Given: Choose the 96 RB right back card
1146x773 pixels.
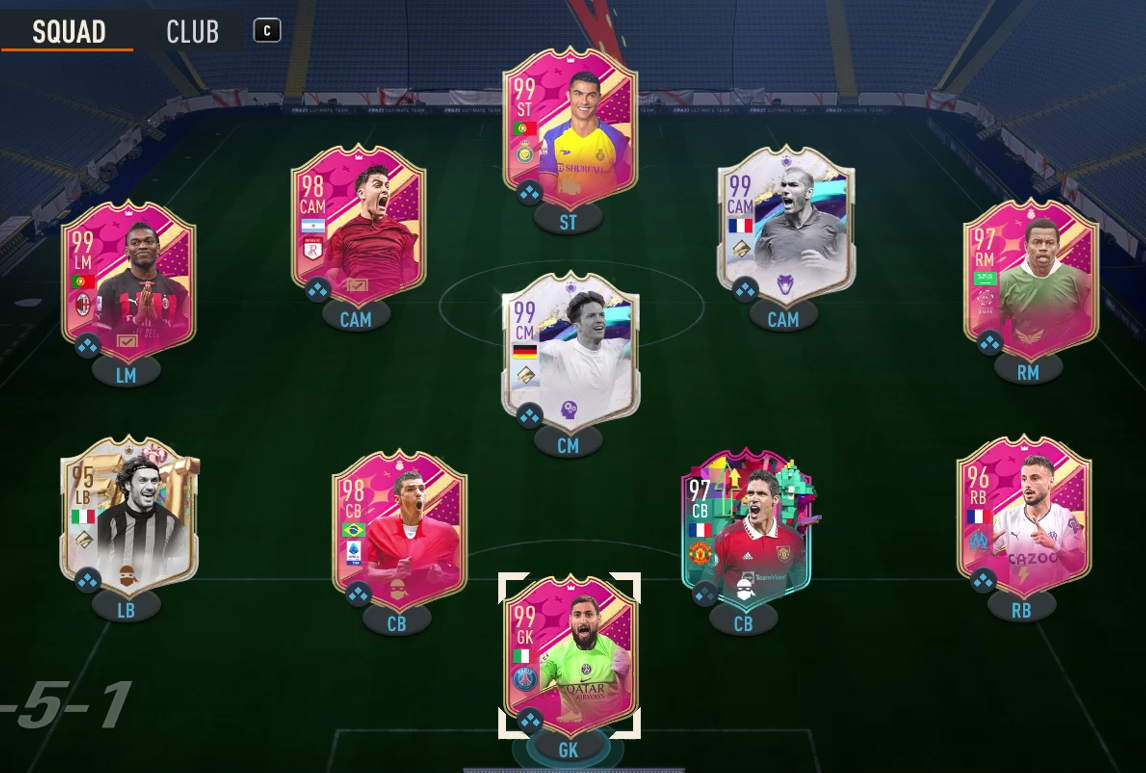Looking at the screenshot, I should point(1023,517).
